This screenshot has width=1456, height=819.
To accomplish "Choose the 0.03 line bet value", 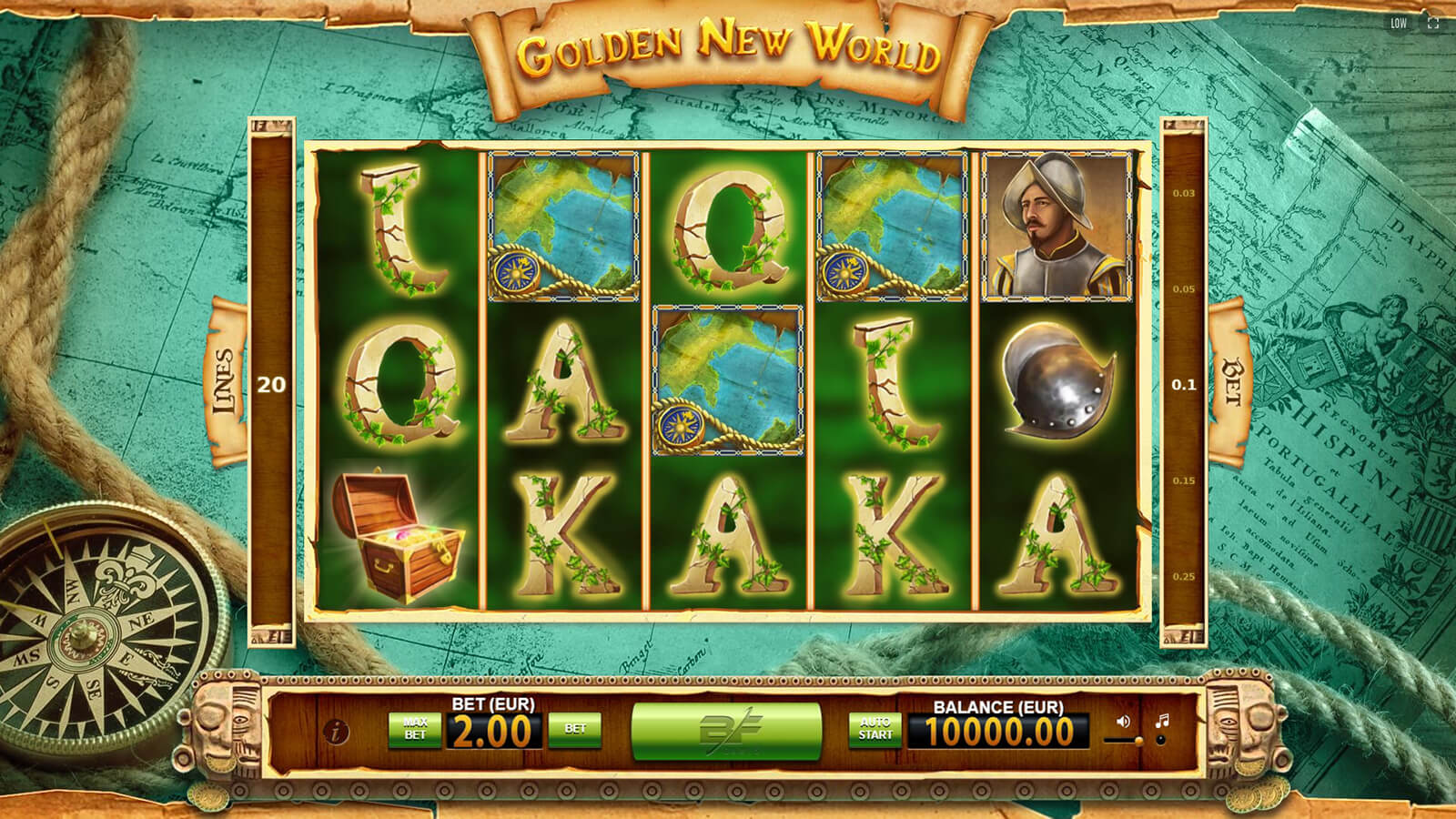I will [1184, 194].
